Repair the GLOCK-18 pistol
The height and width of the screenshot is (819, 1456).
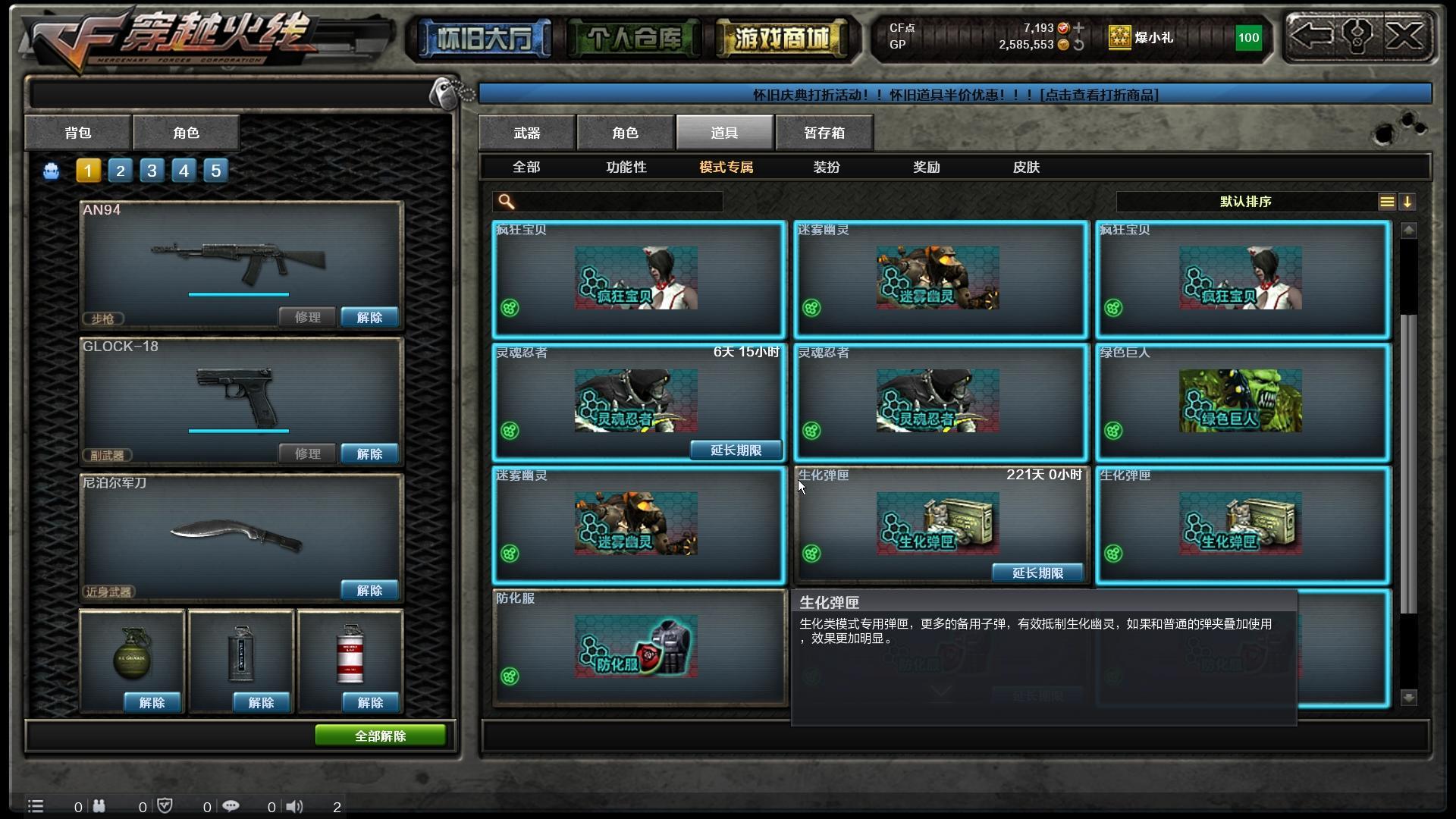(x=307, y=453)
